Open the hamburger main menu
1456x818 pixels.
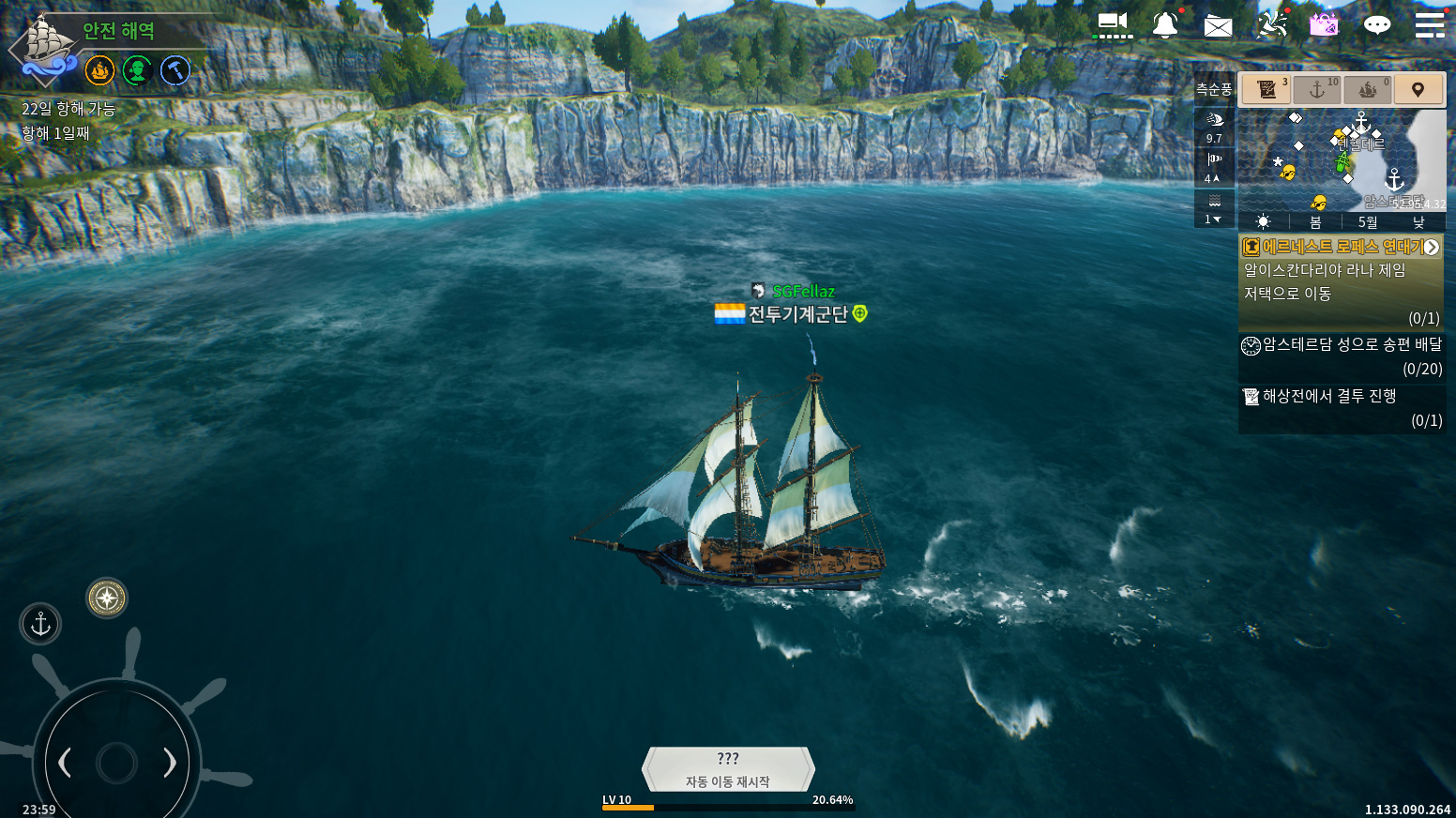(x=1429, y=25)
